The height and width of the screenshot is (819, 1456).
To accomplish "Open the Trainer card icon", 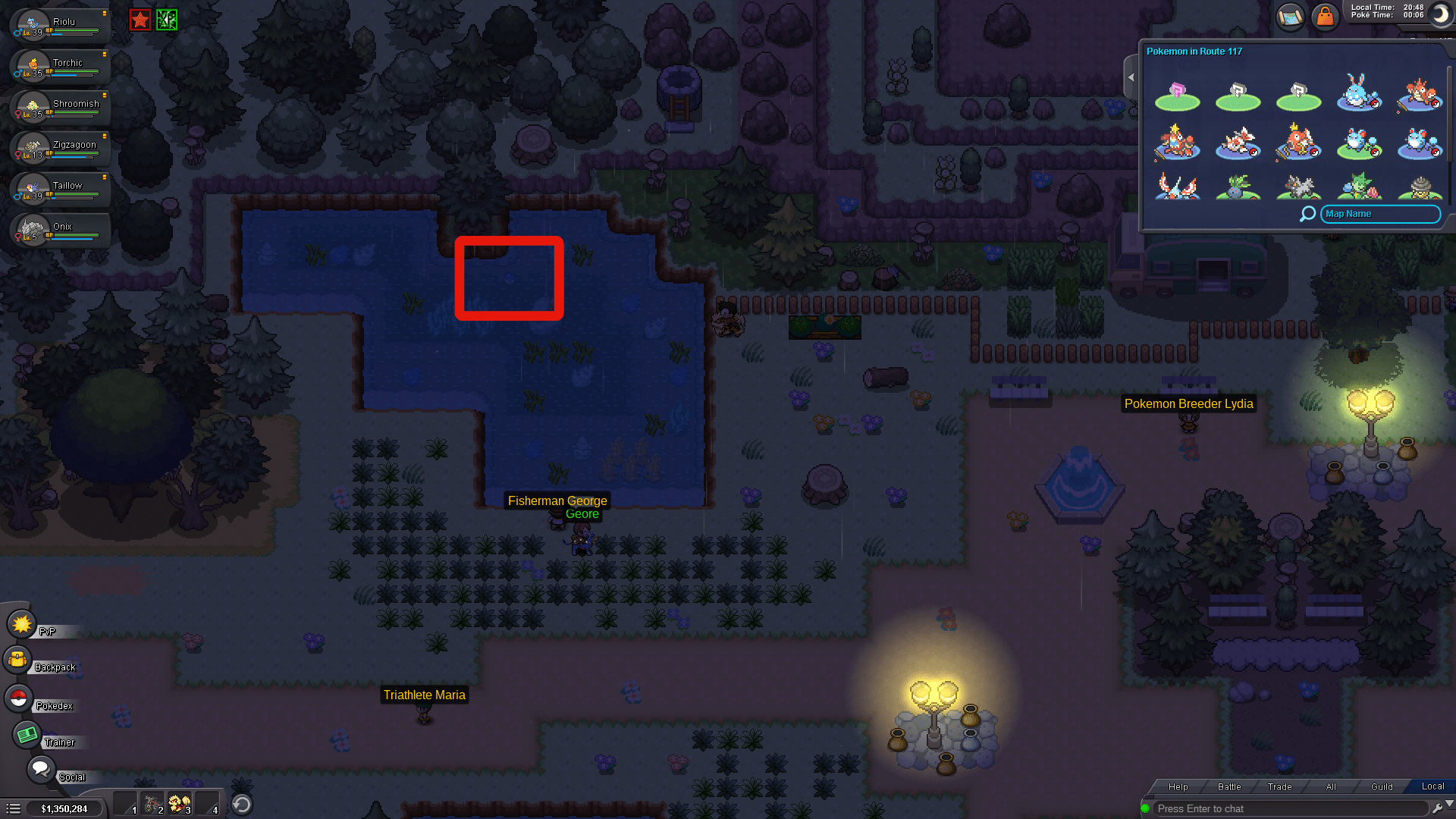I will click(x=27, y=733).
